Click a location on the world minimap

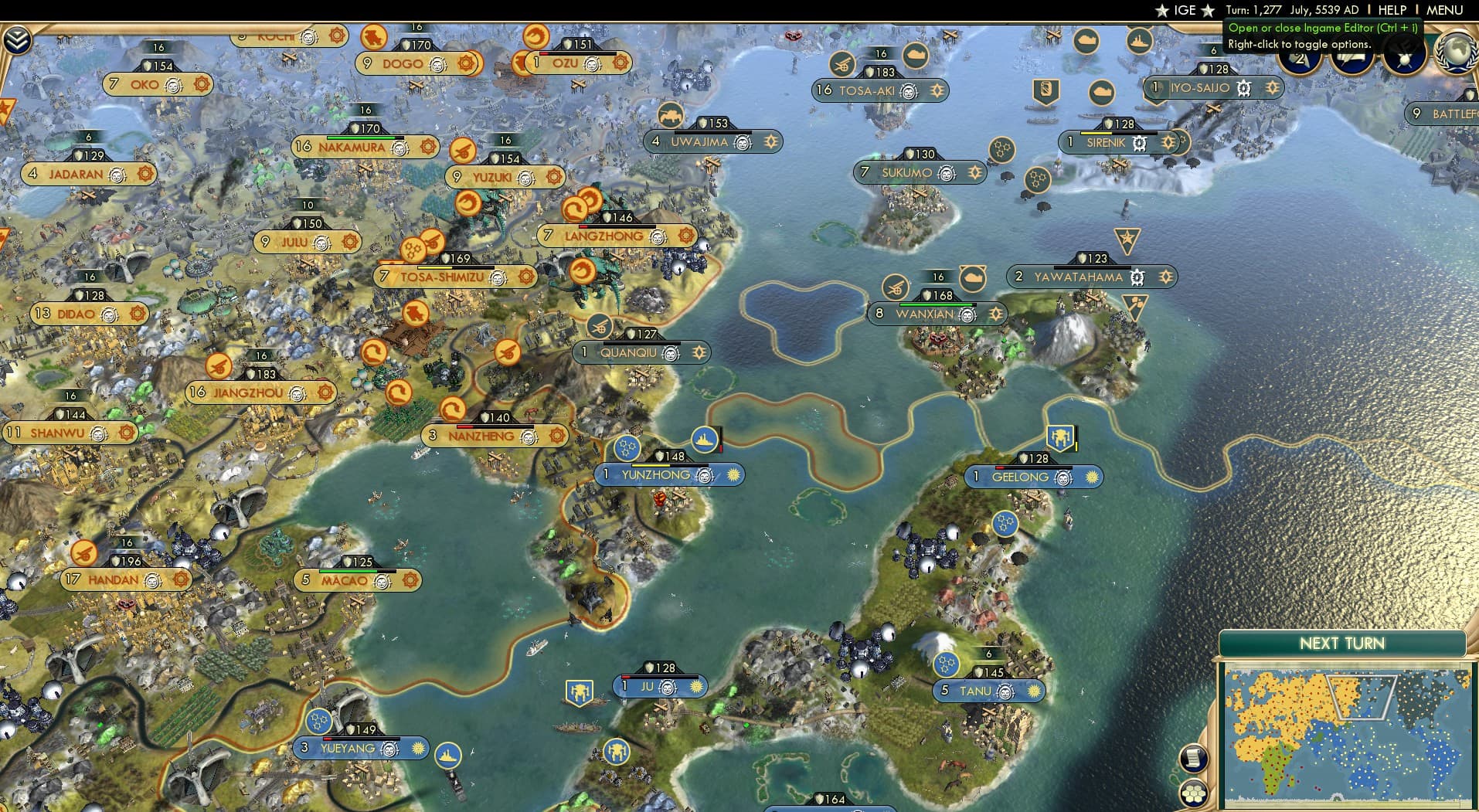tap(1352, 734)
